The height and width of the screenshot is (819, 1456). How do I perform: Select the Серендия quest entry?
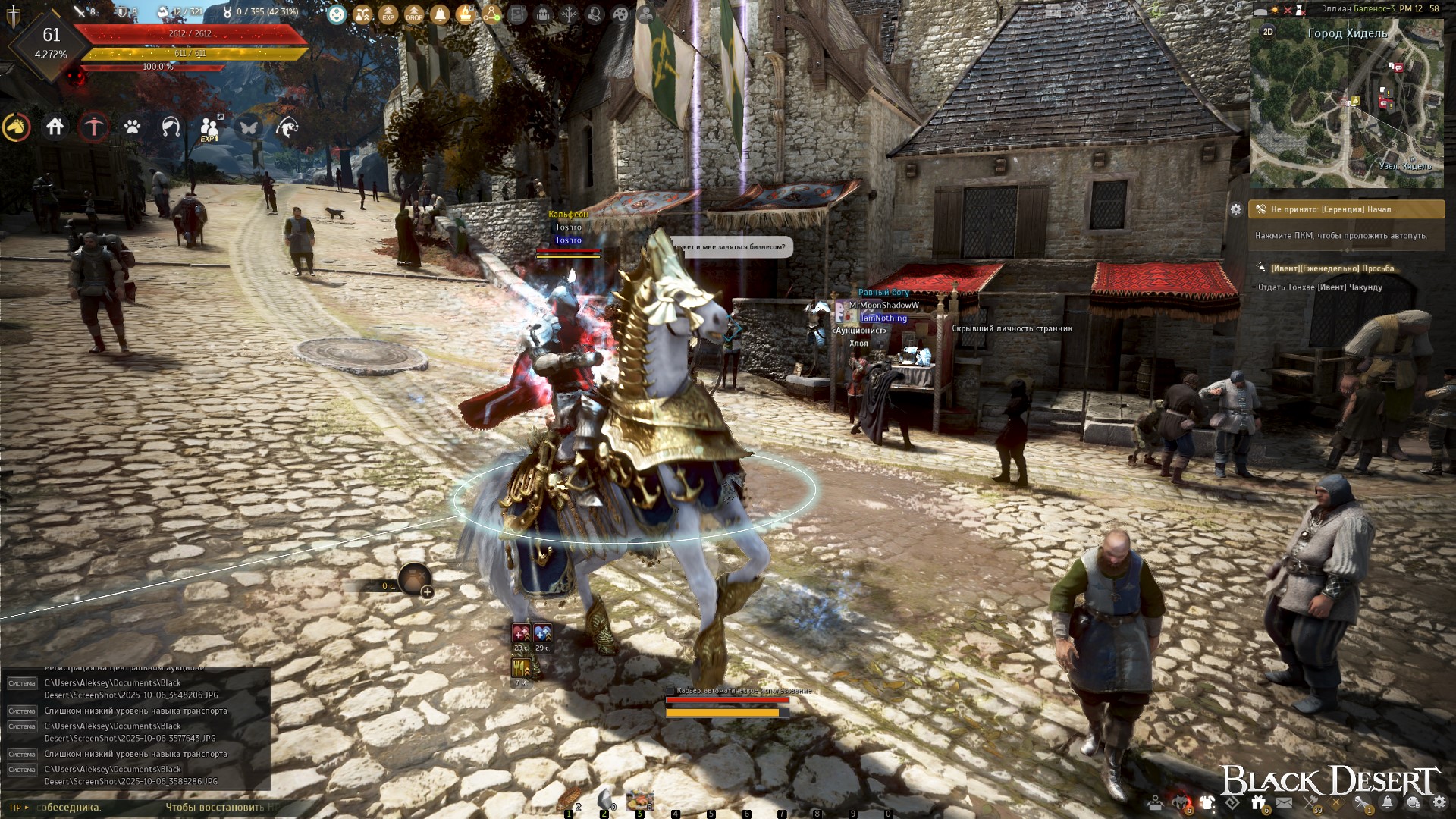[1347, 209]
